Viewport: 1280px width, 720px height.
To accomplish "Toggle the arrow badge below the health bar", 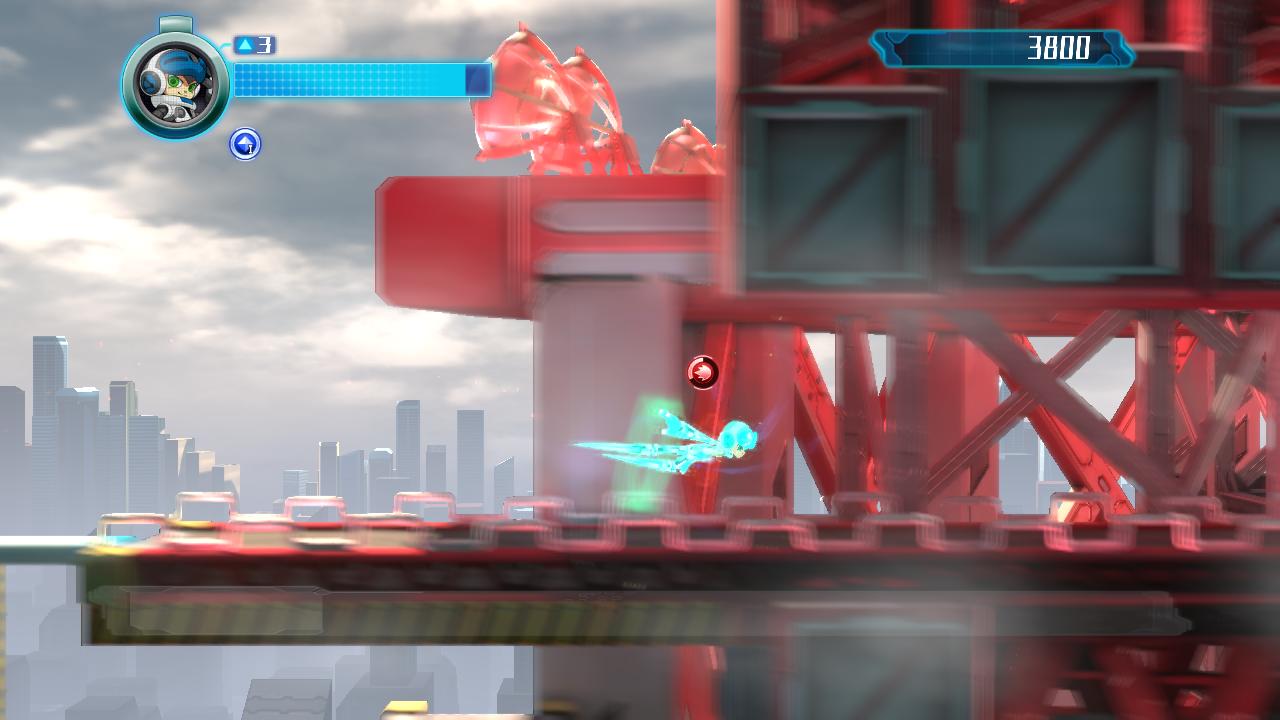I will coord(243,145).
